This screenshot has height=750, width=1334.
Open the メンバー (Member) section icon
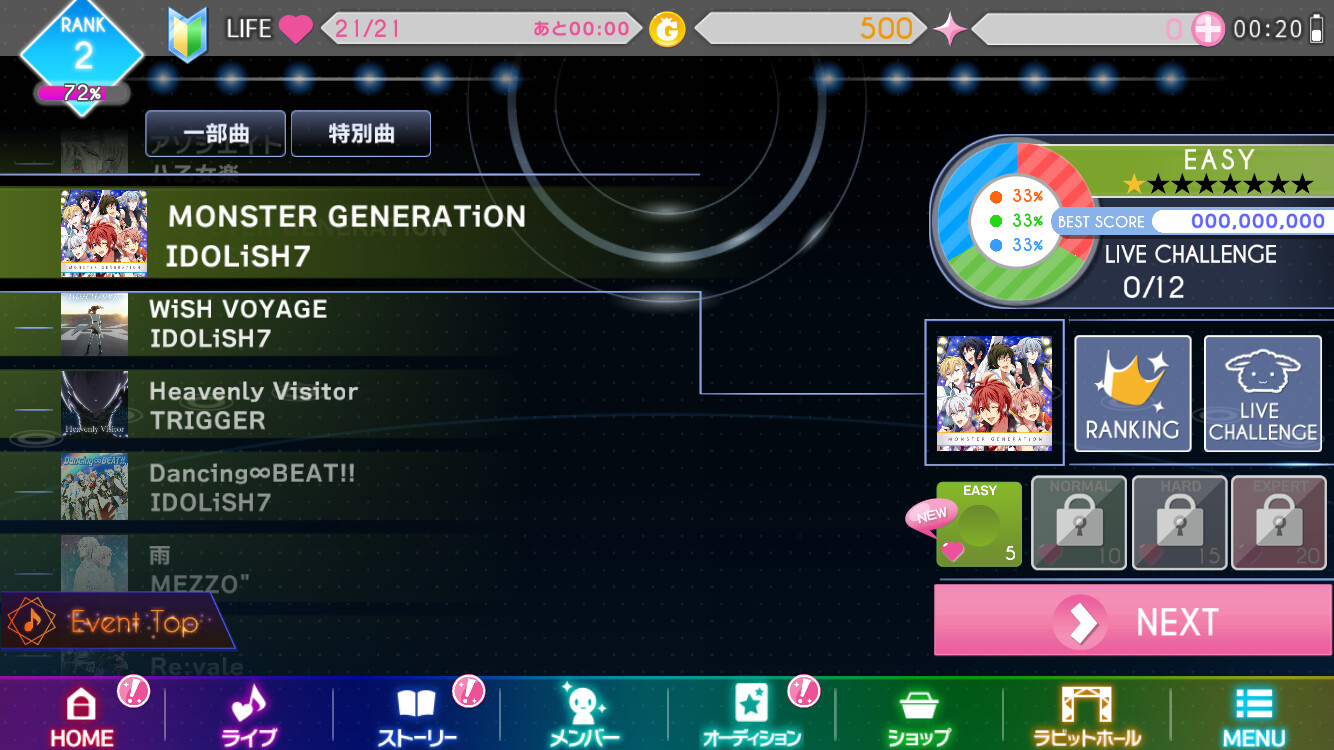583,705
